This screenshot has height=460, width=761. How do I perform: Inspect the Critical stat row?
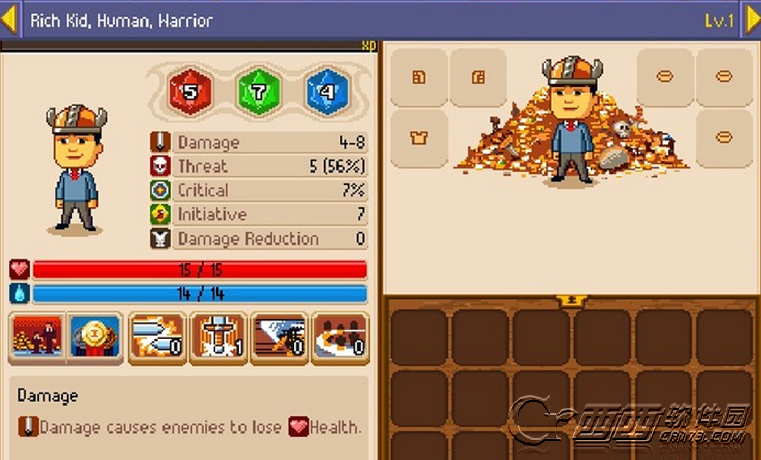(258, 191)
